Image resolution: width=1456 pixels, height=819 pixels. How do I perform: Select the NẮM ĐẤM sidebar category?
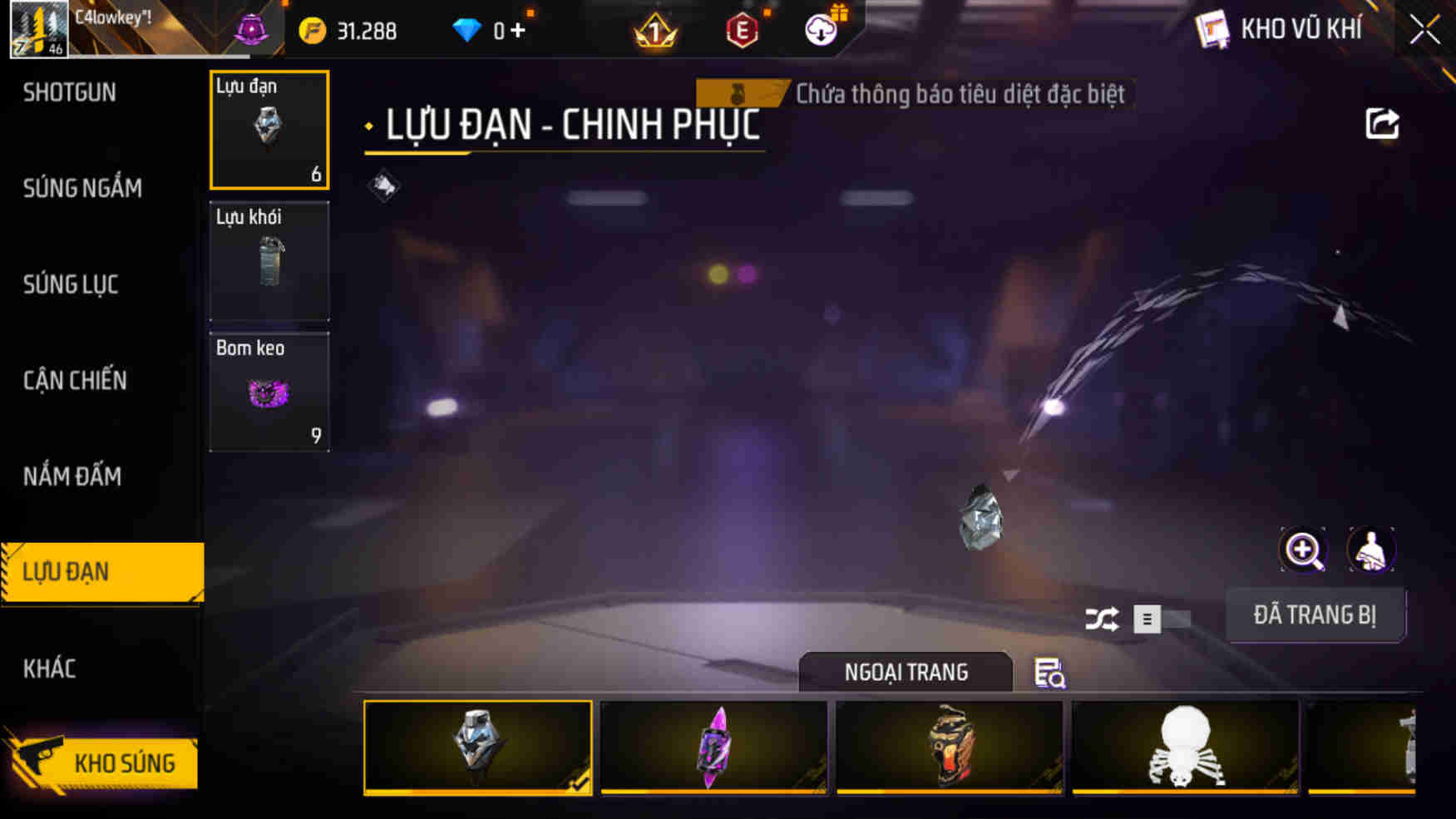click(x=72, y=476)
